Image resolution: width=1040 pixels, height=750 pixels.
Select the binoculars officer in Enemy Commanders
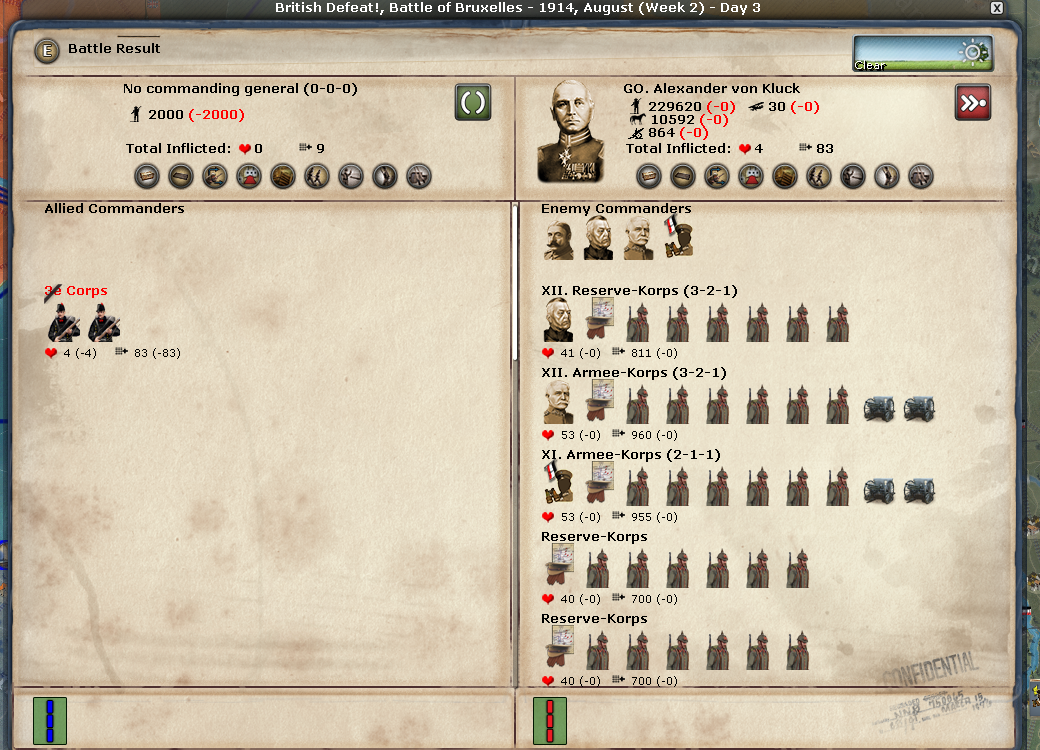[x=679, y=238]
